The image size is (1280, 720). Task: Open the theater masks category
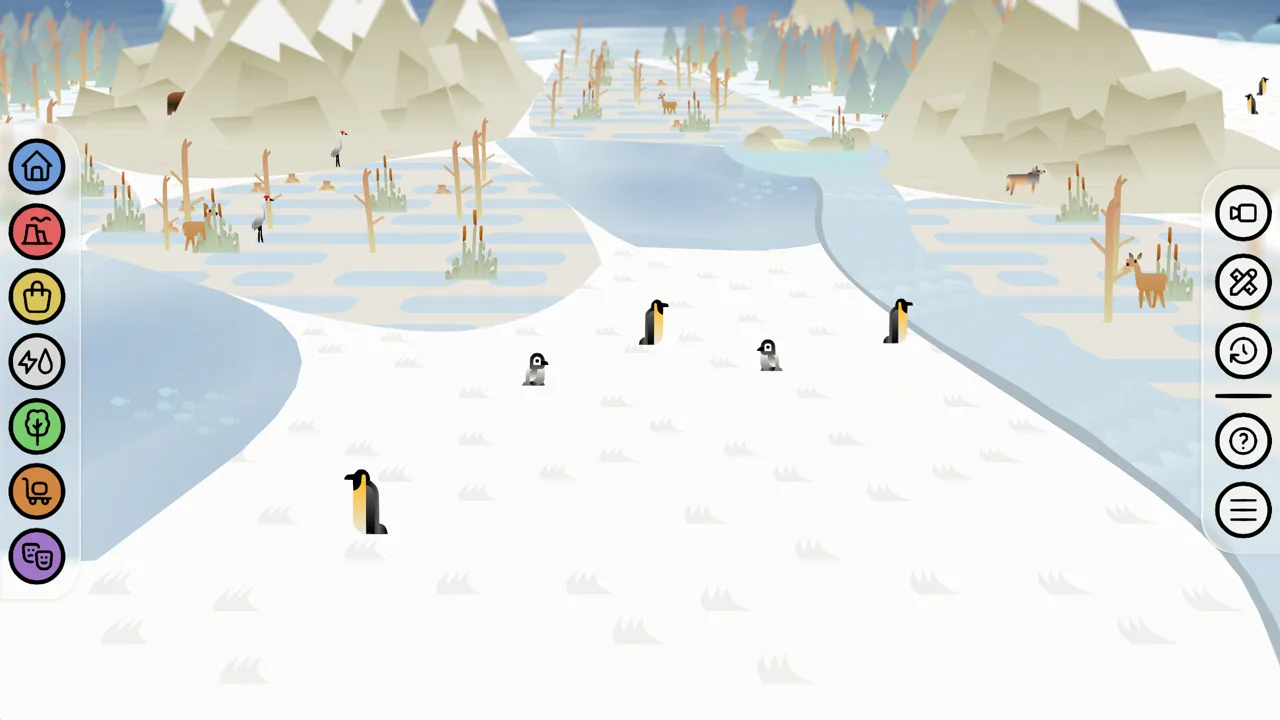pyautogui.click(x=37, y=557)
